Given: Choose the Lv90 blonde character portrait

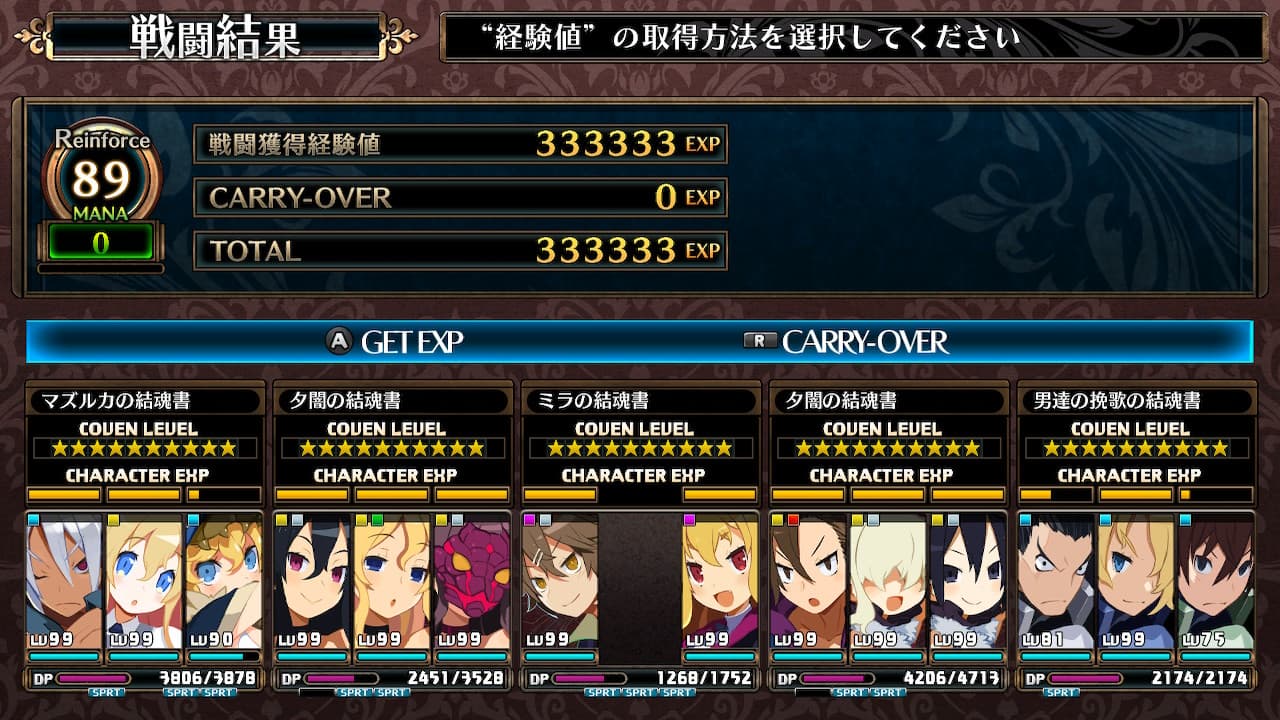Looking at the screenshot, I should click(x=223, y=581).
